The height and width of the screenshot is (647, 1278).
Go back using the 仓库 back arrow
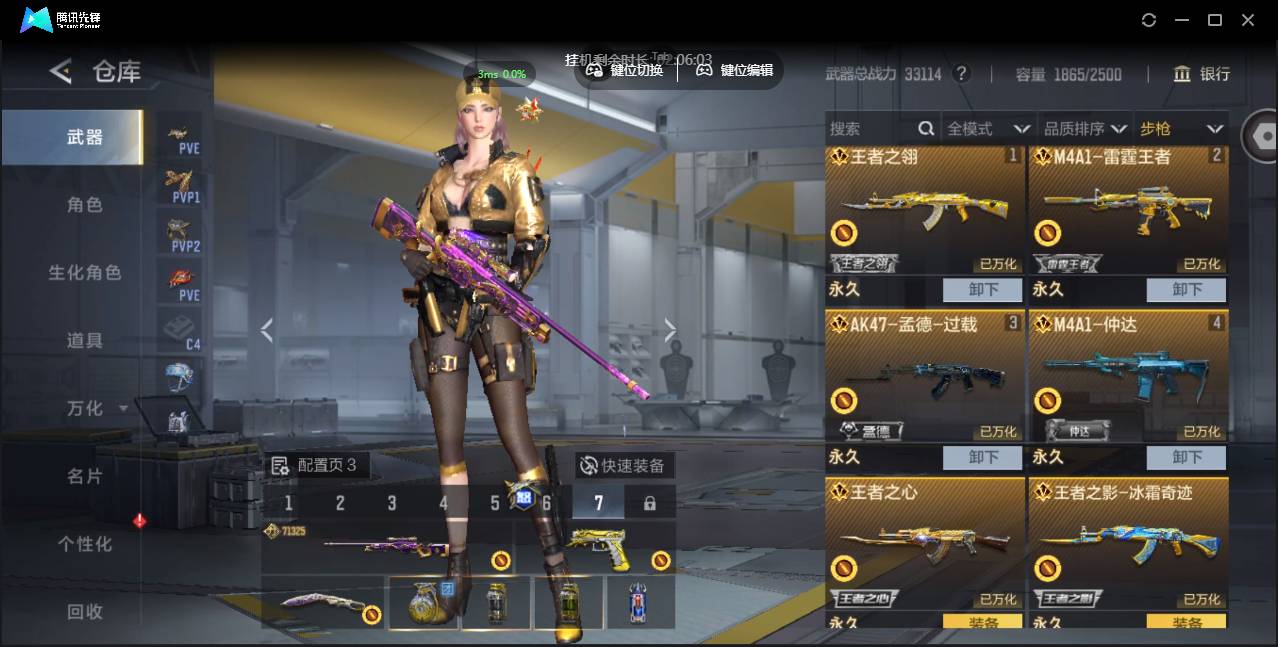pos(62,71)
